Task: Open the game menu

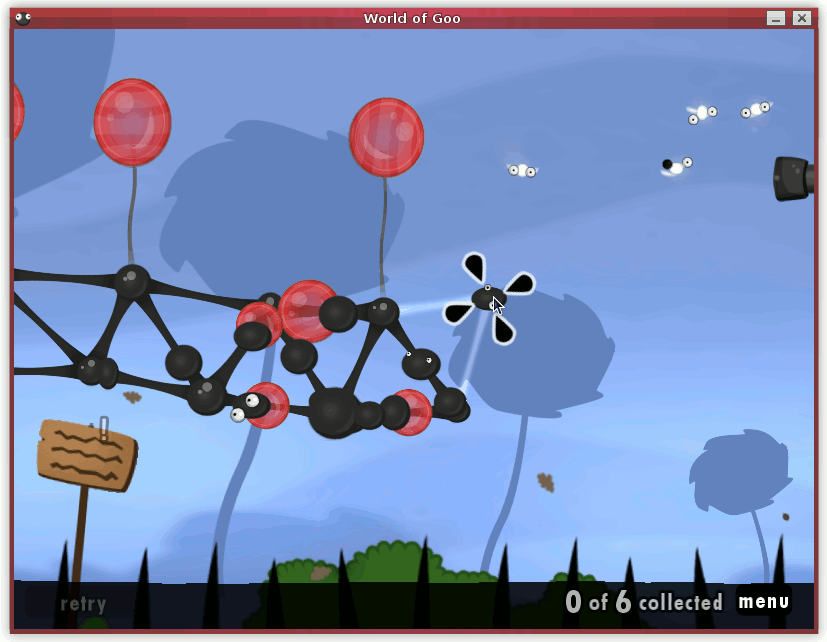Action: click(764, 601)
